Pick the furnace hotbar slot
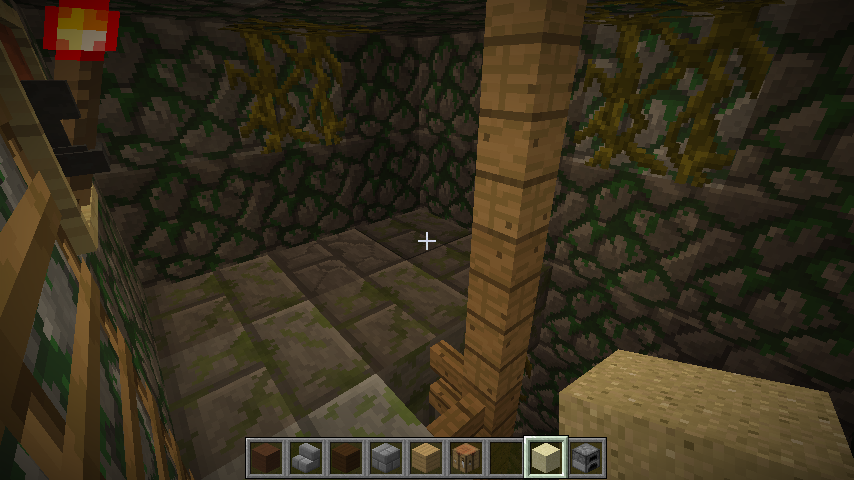854x480 pixels. click(x=586, y=458)
